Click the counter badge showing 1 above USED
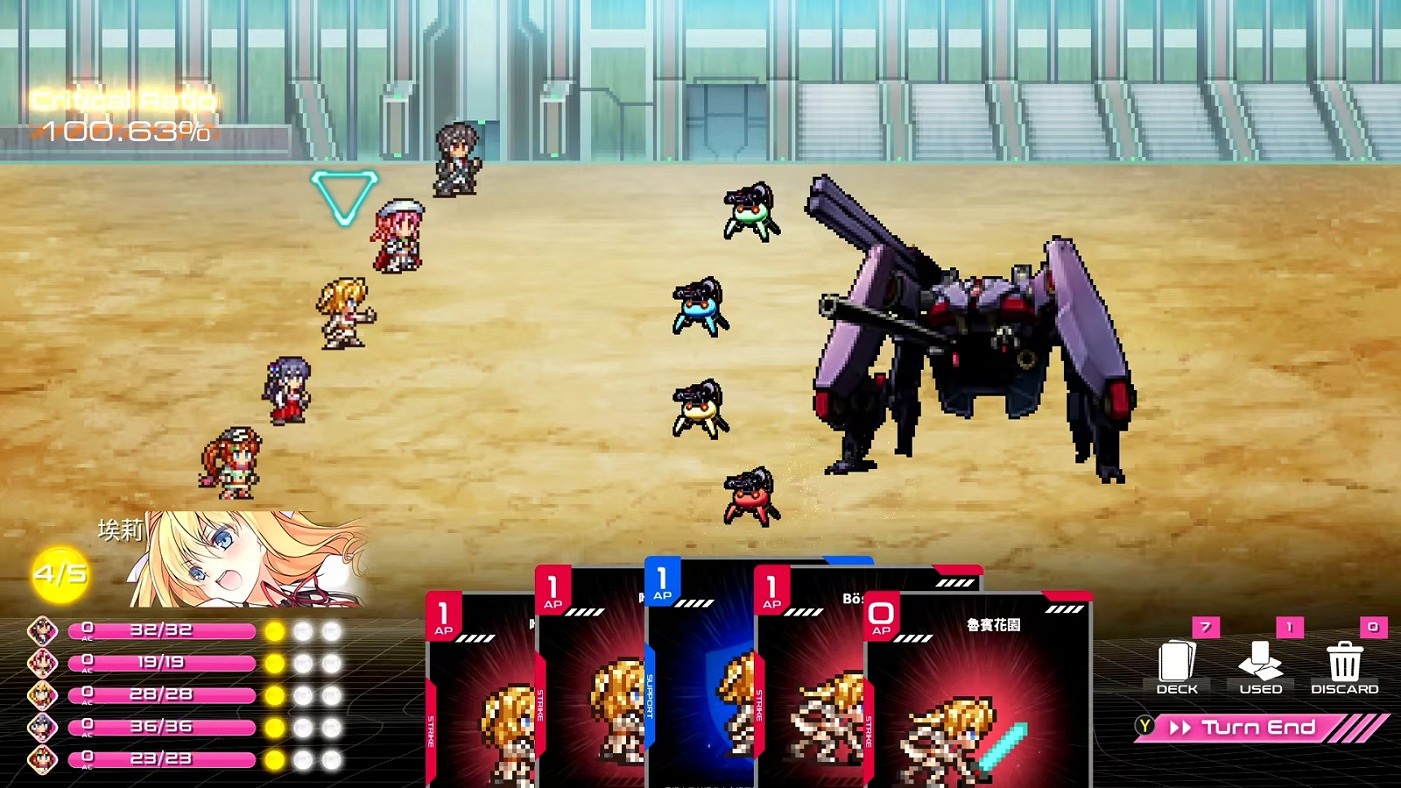1401x788 pixels. click(x=1288, y=628)
